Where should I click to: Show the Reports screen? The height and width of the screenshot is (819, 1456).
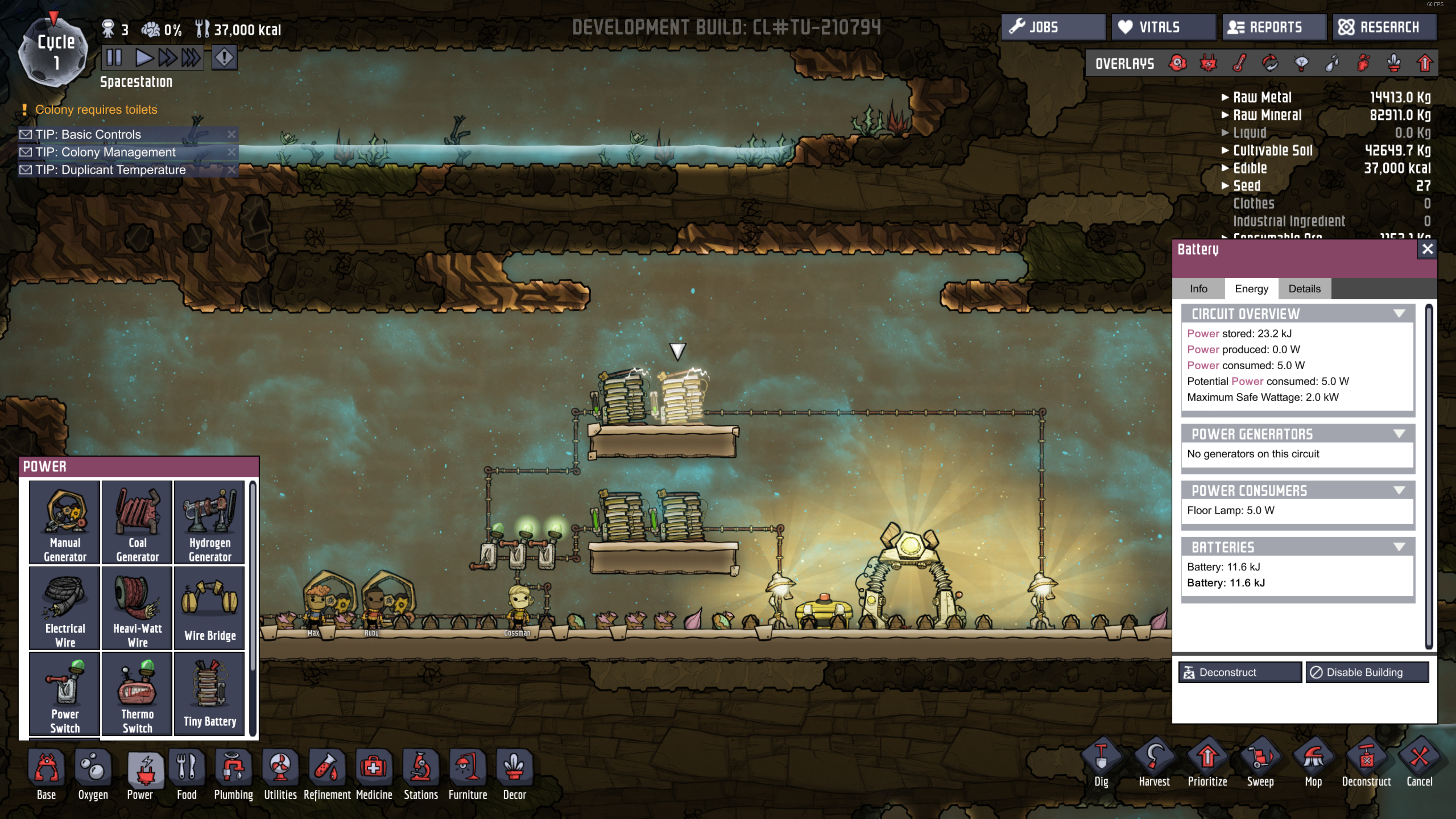(1274, 27)
